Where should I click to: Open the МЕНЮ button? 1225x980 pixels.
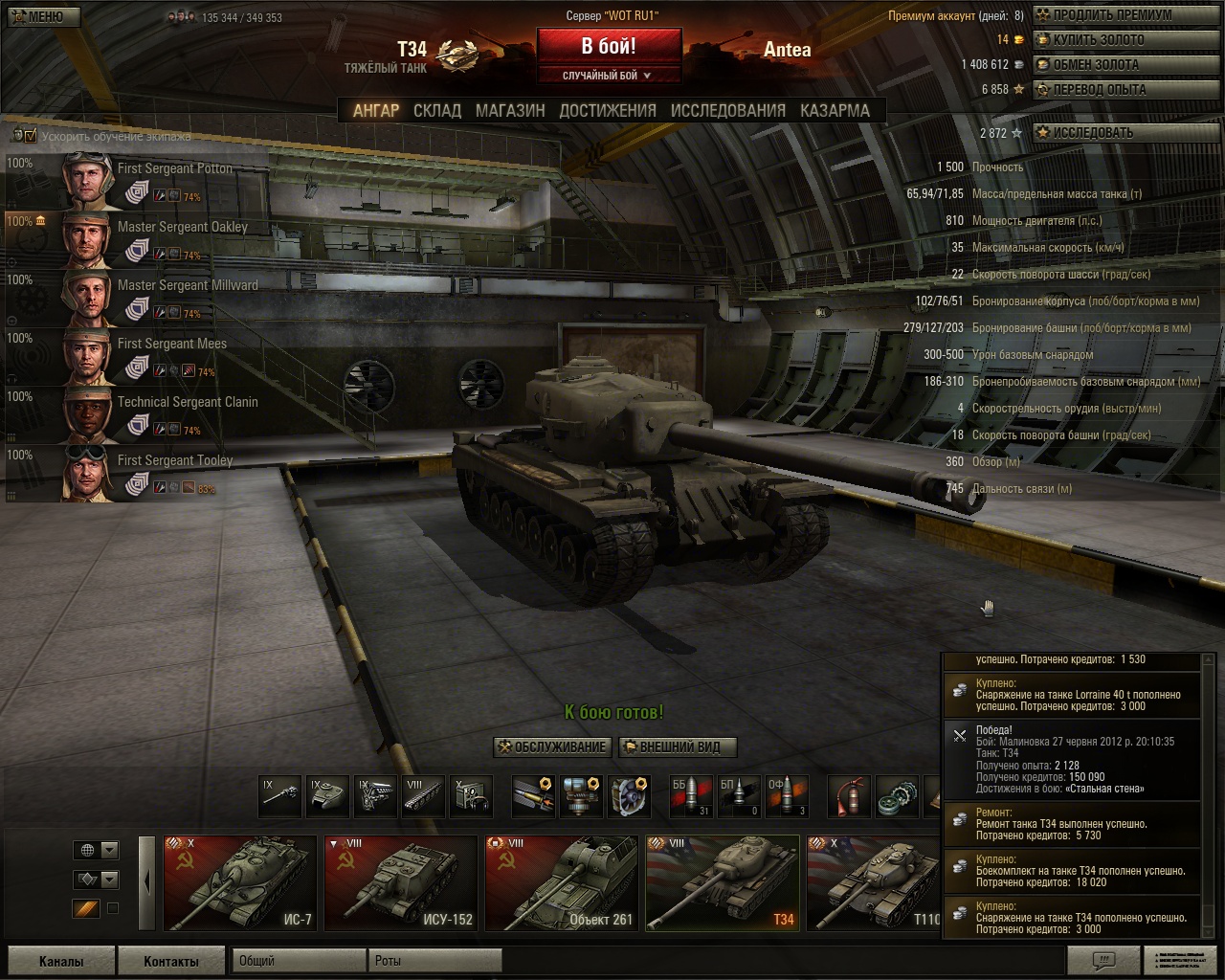click(x=43, y=16)
